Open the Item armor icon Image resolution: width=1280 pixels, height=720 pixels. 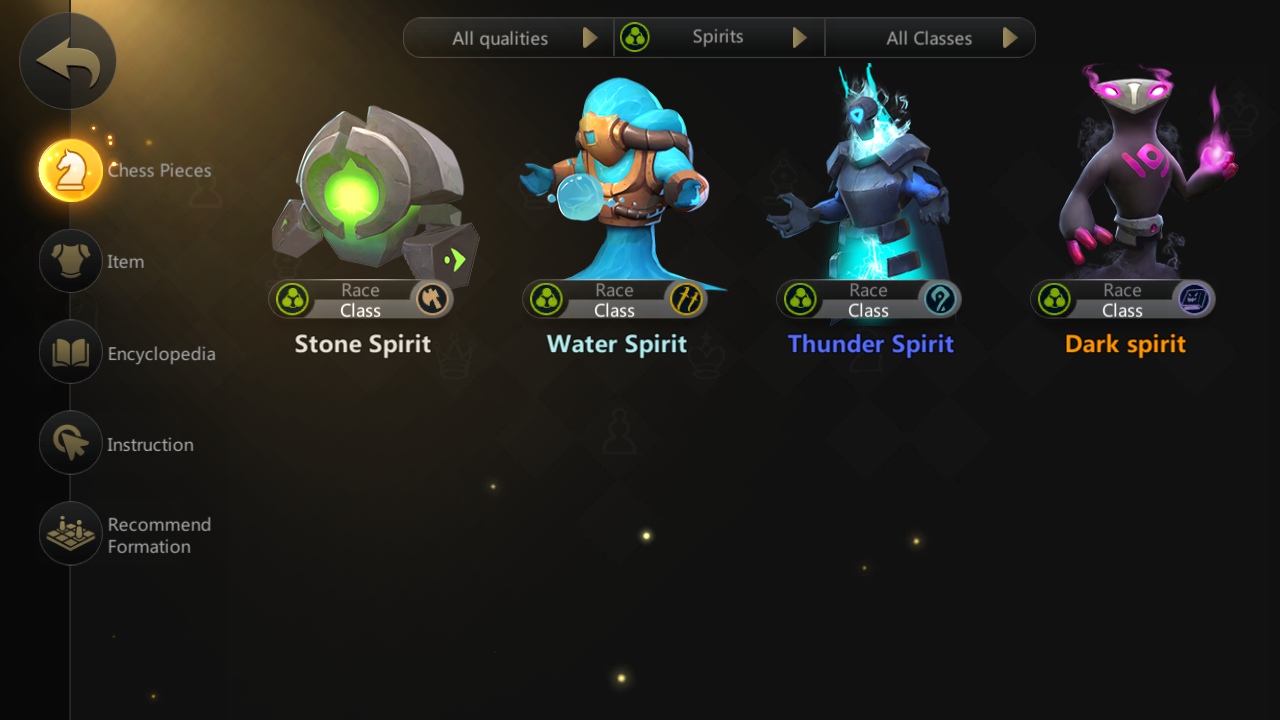coord(68,261)
